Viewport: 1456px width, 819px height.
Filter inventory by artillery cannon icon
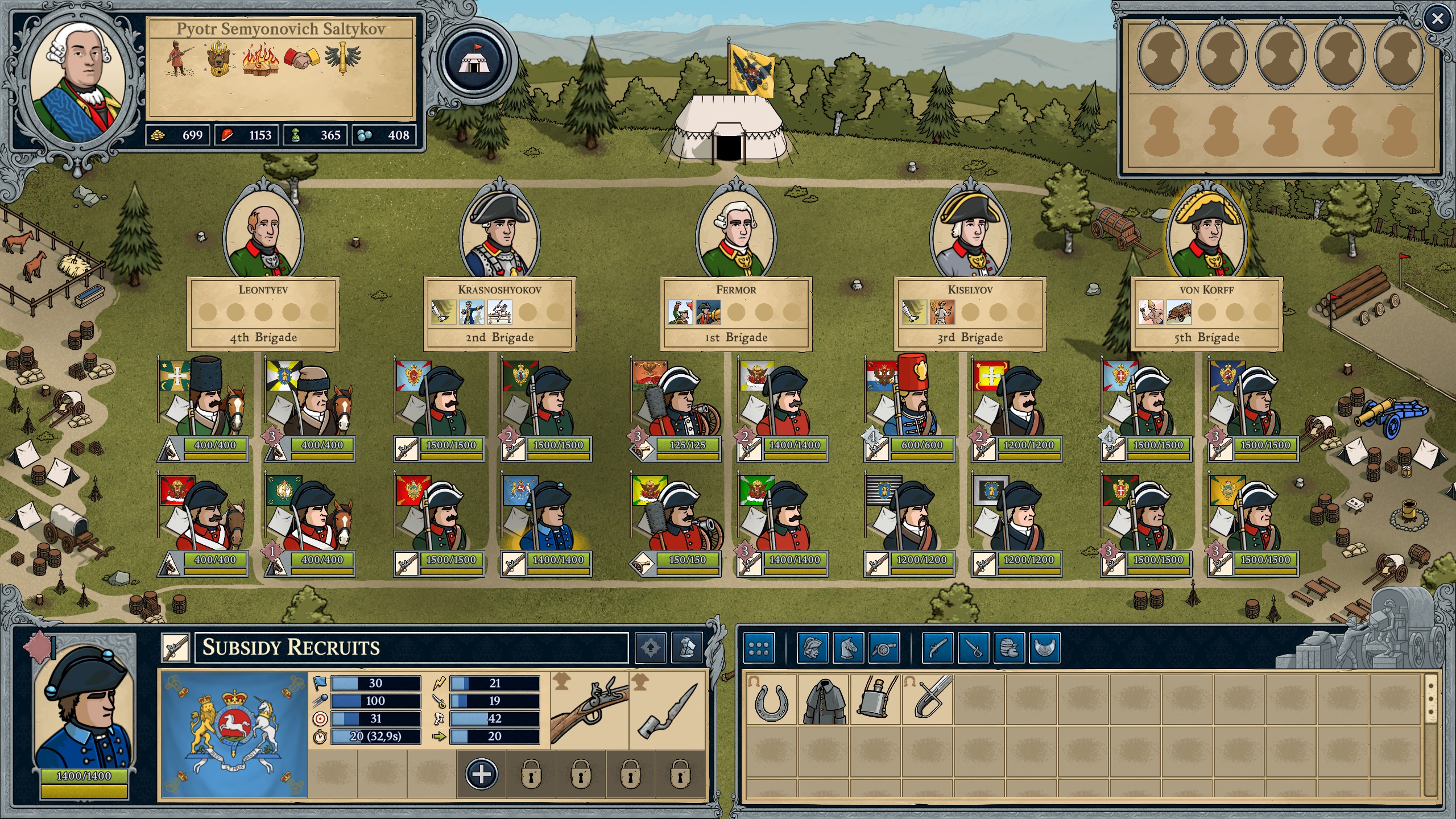click(x=884, y=648)
